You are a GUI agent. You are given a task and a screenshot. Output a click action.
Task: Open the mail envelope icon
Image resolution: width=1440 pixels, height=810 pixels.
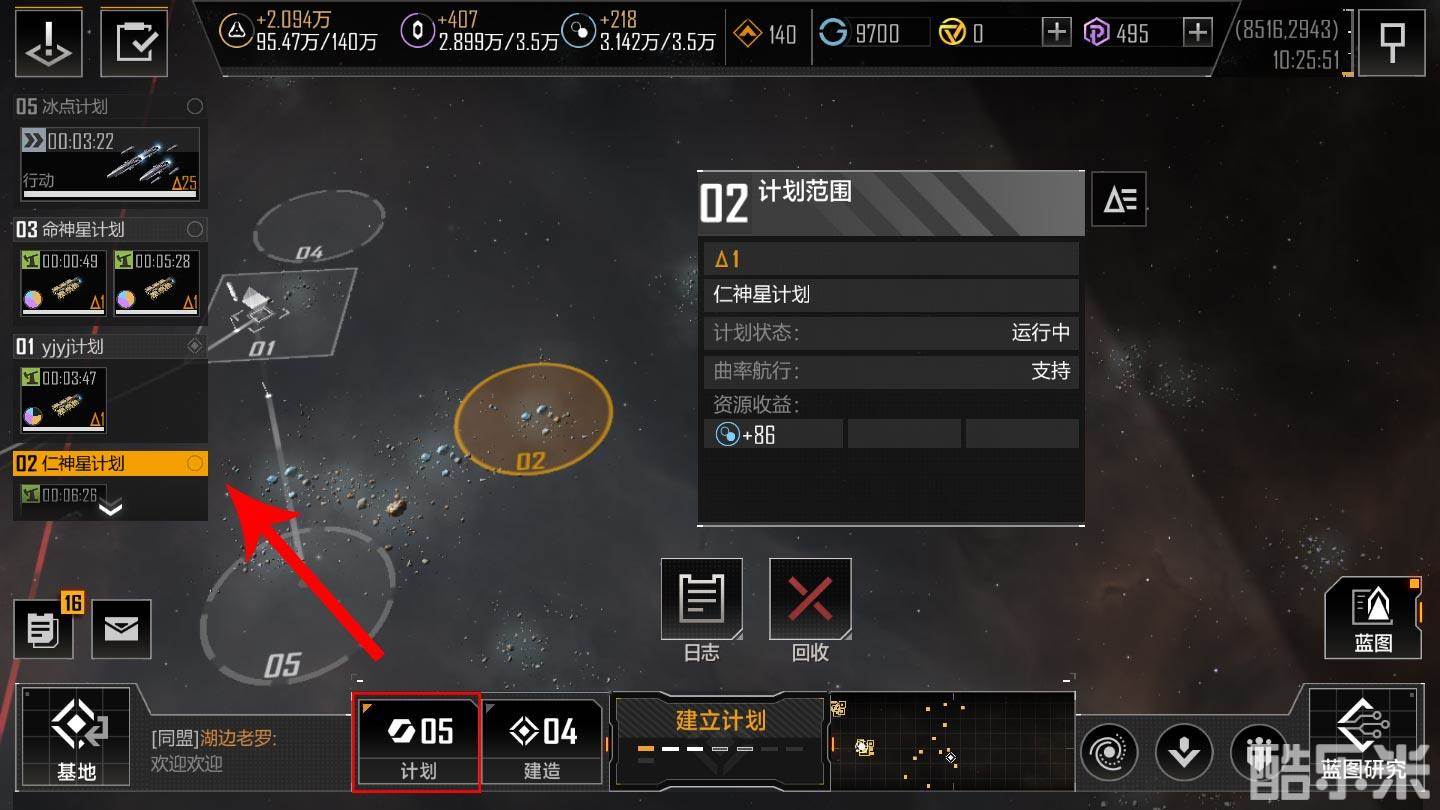[x=121, y=629]
